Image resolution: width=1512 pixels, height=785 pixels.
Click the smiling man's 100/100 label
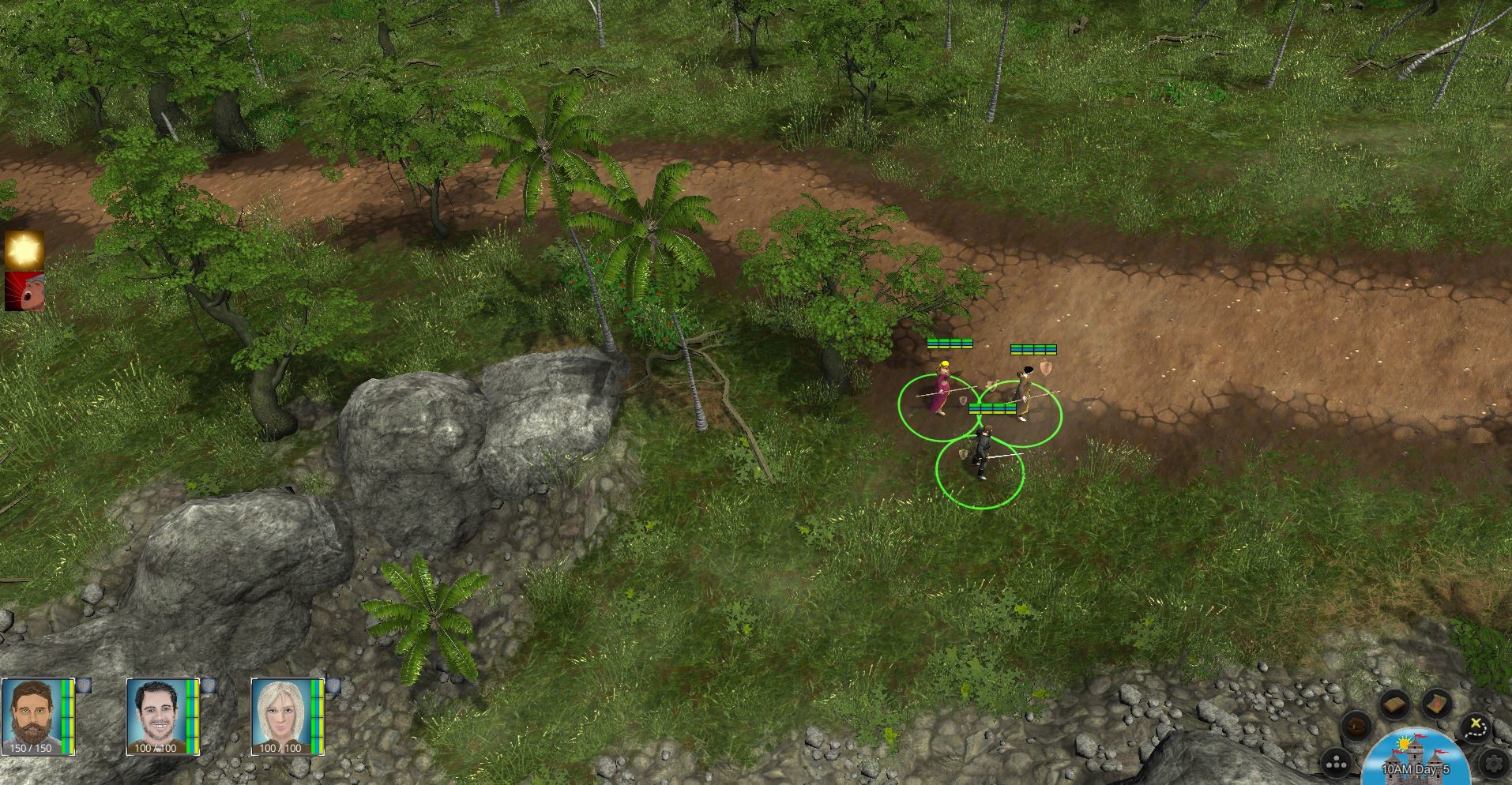coord(156,749)
